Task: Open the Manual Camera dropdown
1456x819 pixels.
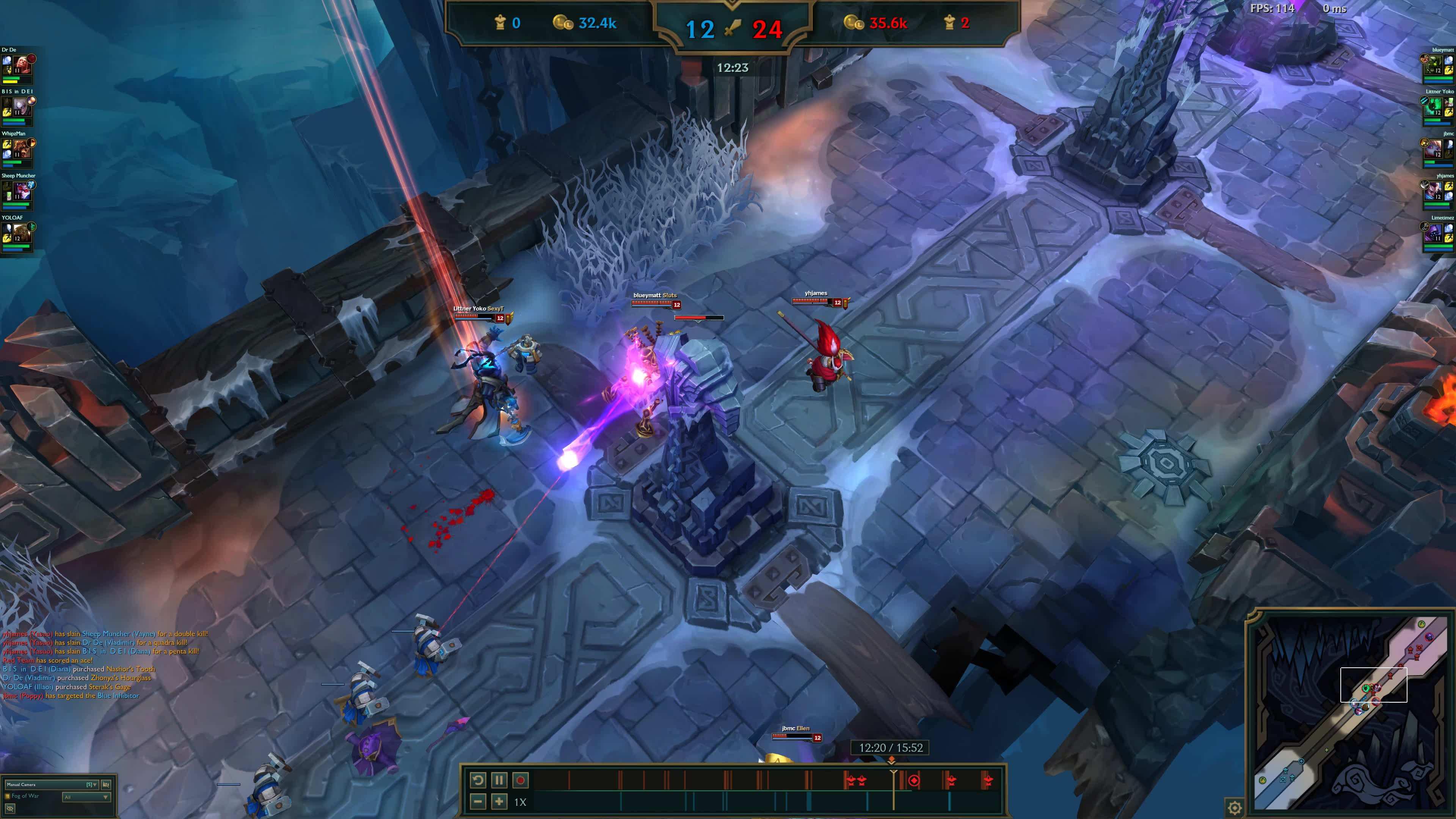Action: (52, 784)
